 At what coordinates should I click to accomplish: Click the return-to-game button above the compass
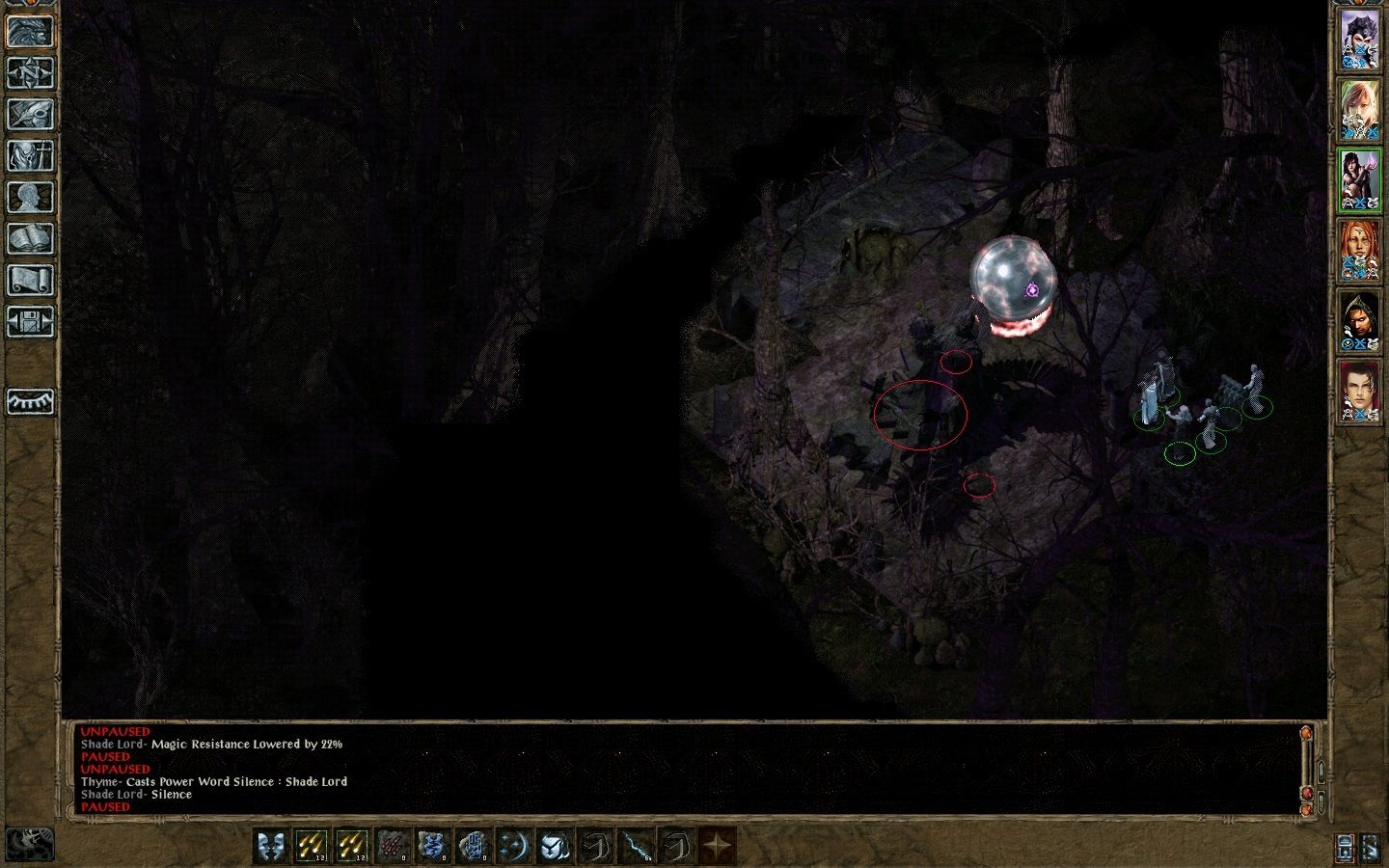[x=30, y=31]
